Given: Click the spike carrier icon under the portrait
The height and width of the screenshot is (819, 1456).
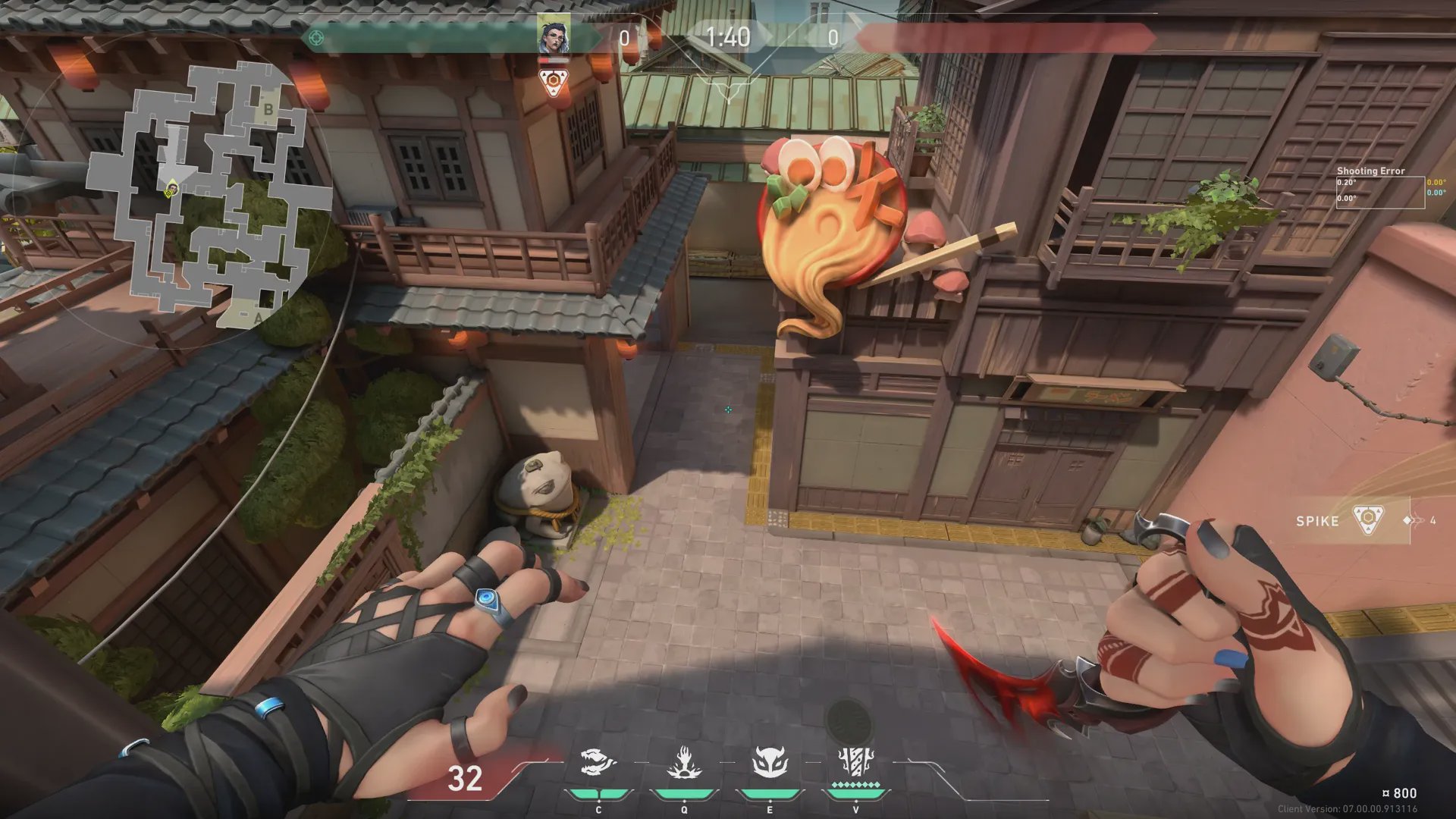Looking at the screenshot, I should coord(554,82).
